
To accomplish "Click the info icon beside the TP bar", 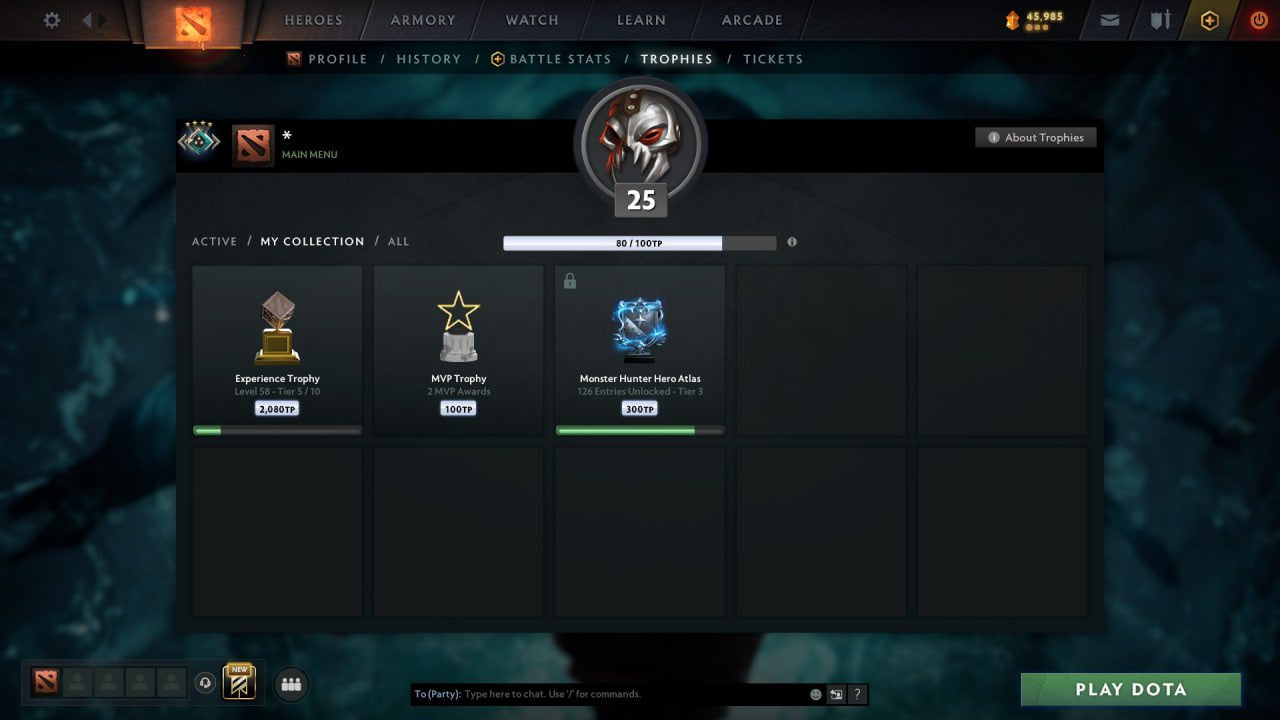I will point(791,242).
